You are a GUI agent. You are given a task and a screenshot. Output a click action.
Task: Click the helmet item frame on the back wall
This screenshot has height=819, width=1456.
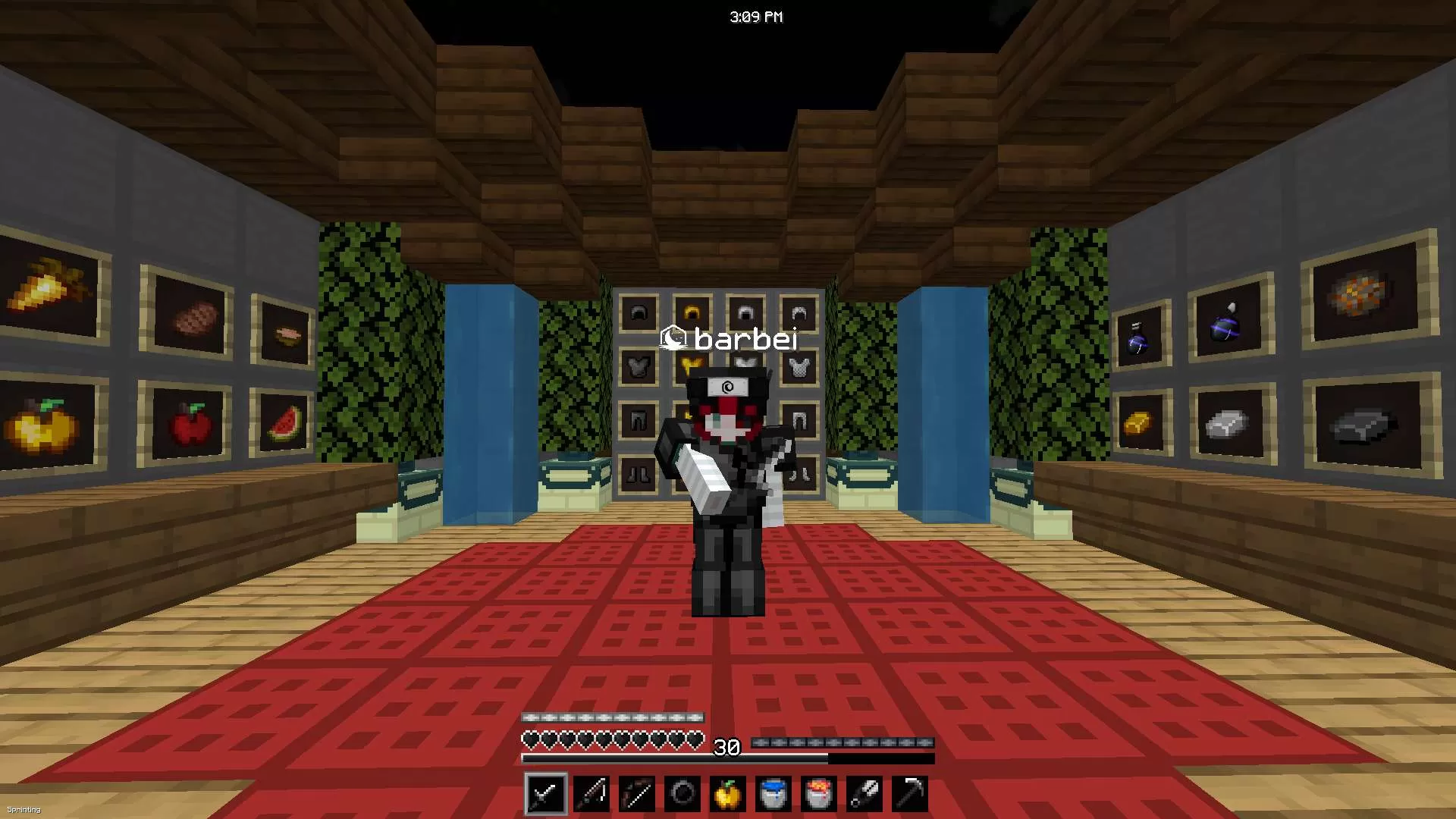click(x=638, y=312)
